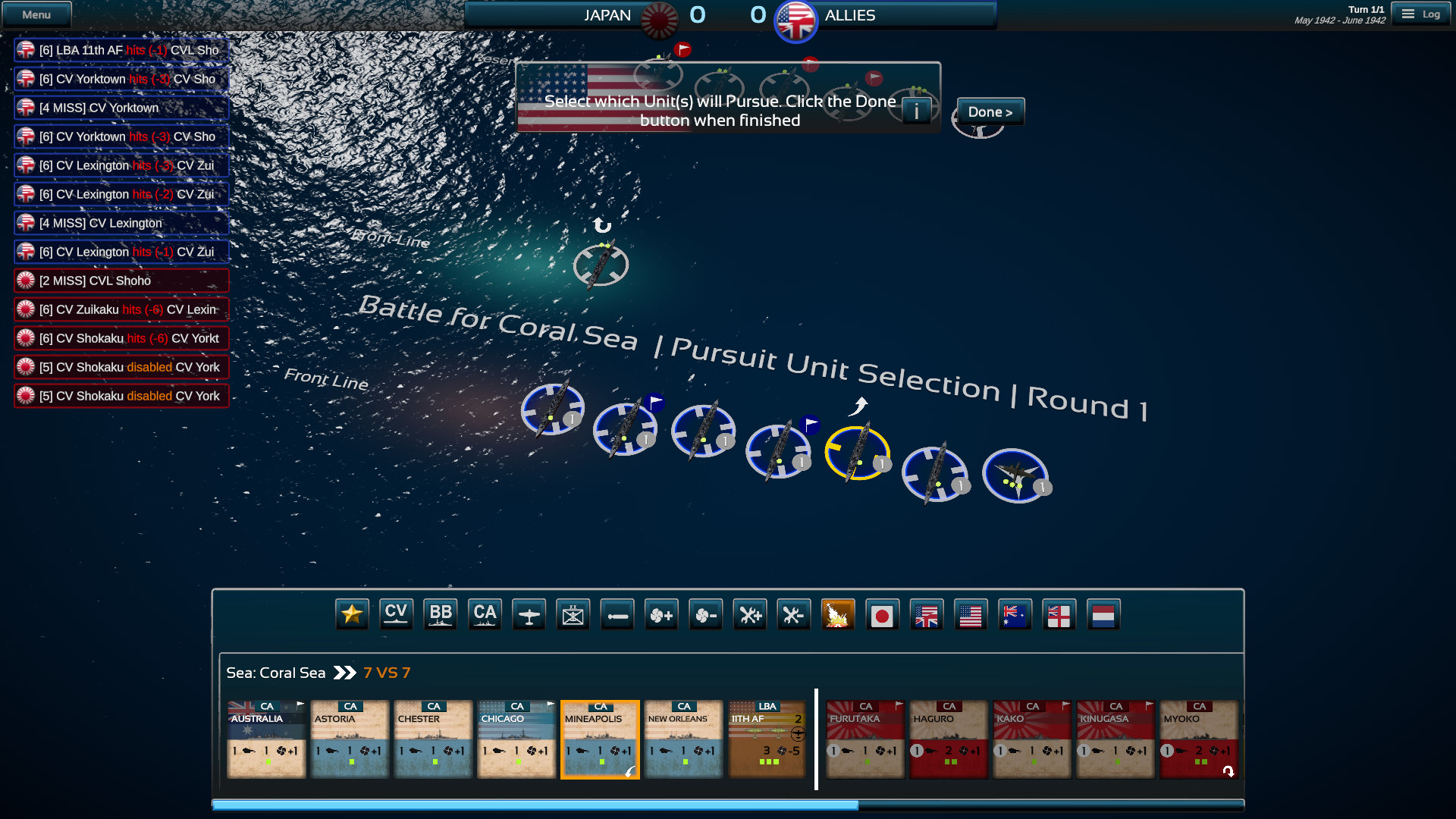1456x819 pixels.
Task: Open the info tooltip on the pursue prompt
Action: (916, 110)
